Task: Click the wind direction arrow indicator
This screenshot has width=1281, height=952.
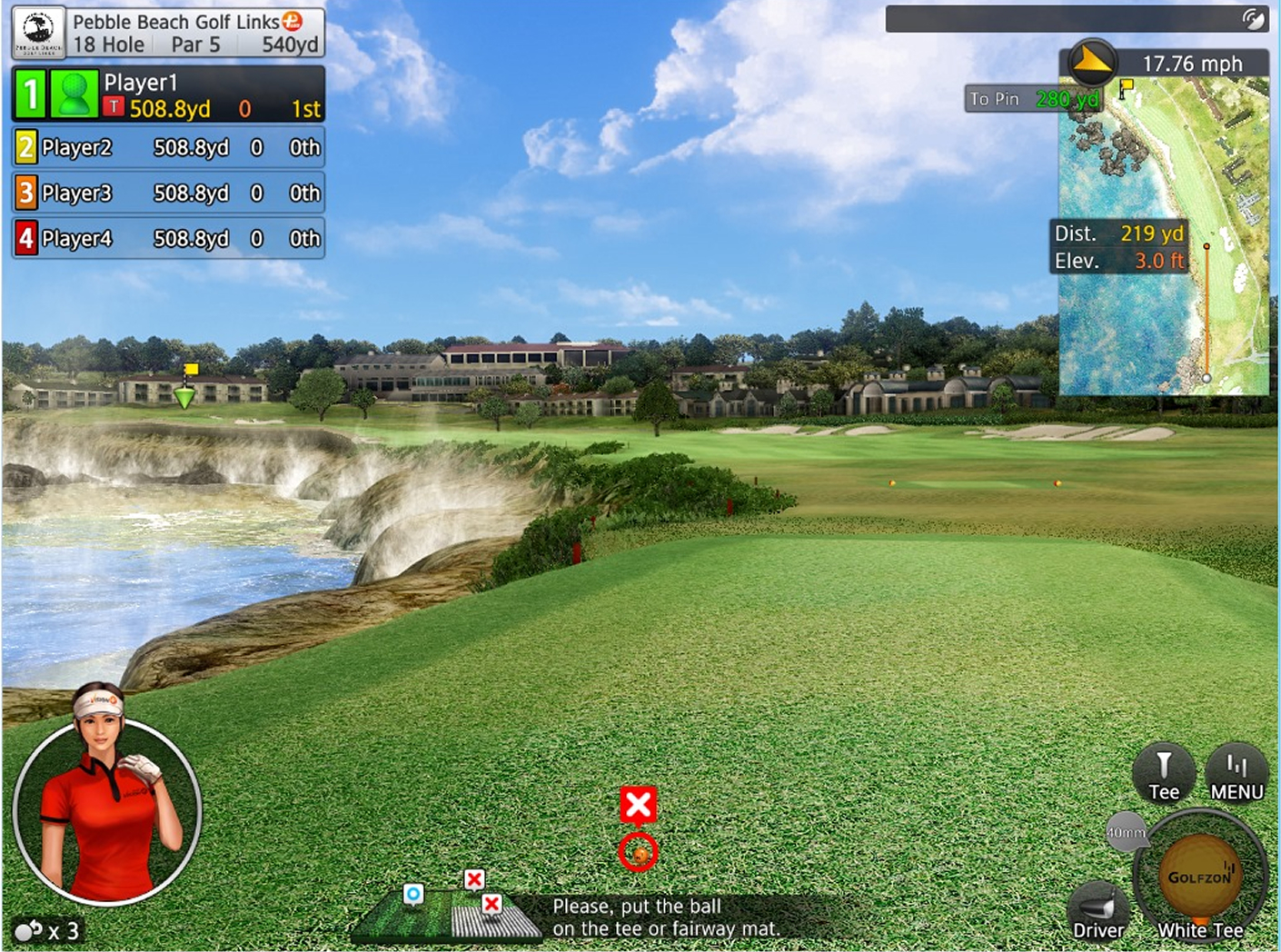Action: (1091, 62)
